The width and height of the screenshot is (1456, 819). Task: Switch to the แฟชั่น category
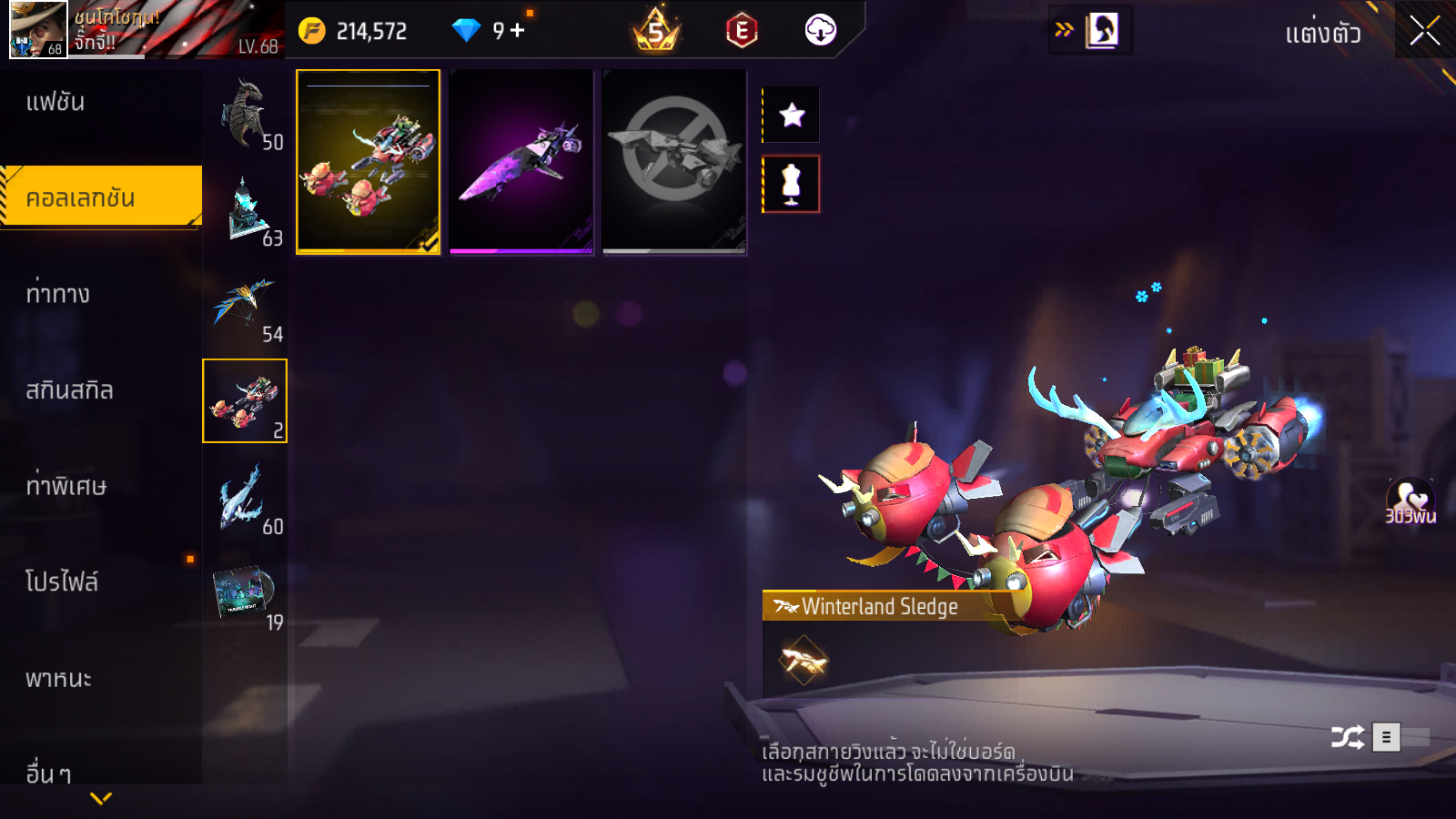(x=56, y=102)
